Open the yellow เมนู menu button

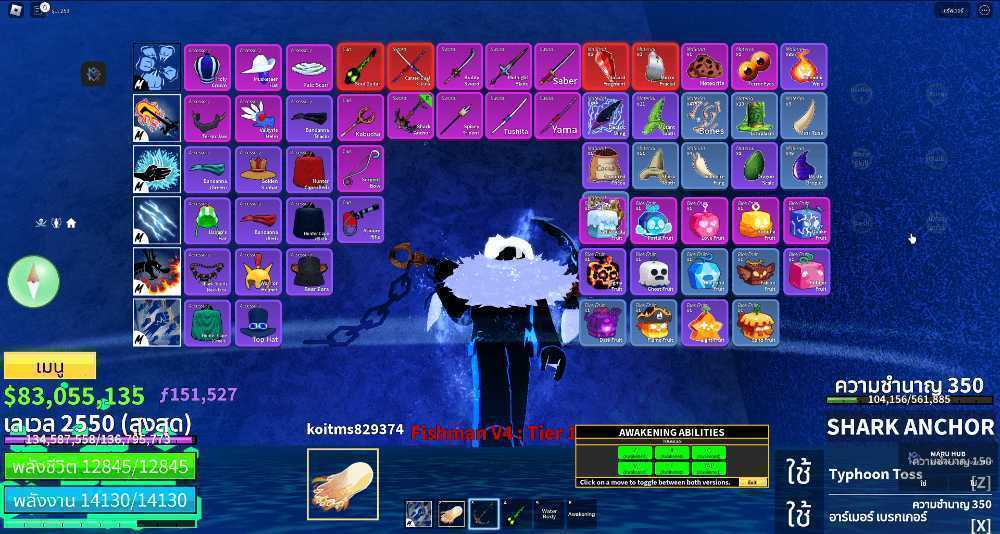pos(50,365)
